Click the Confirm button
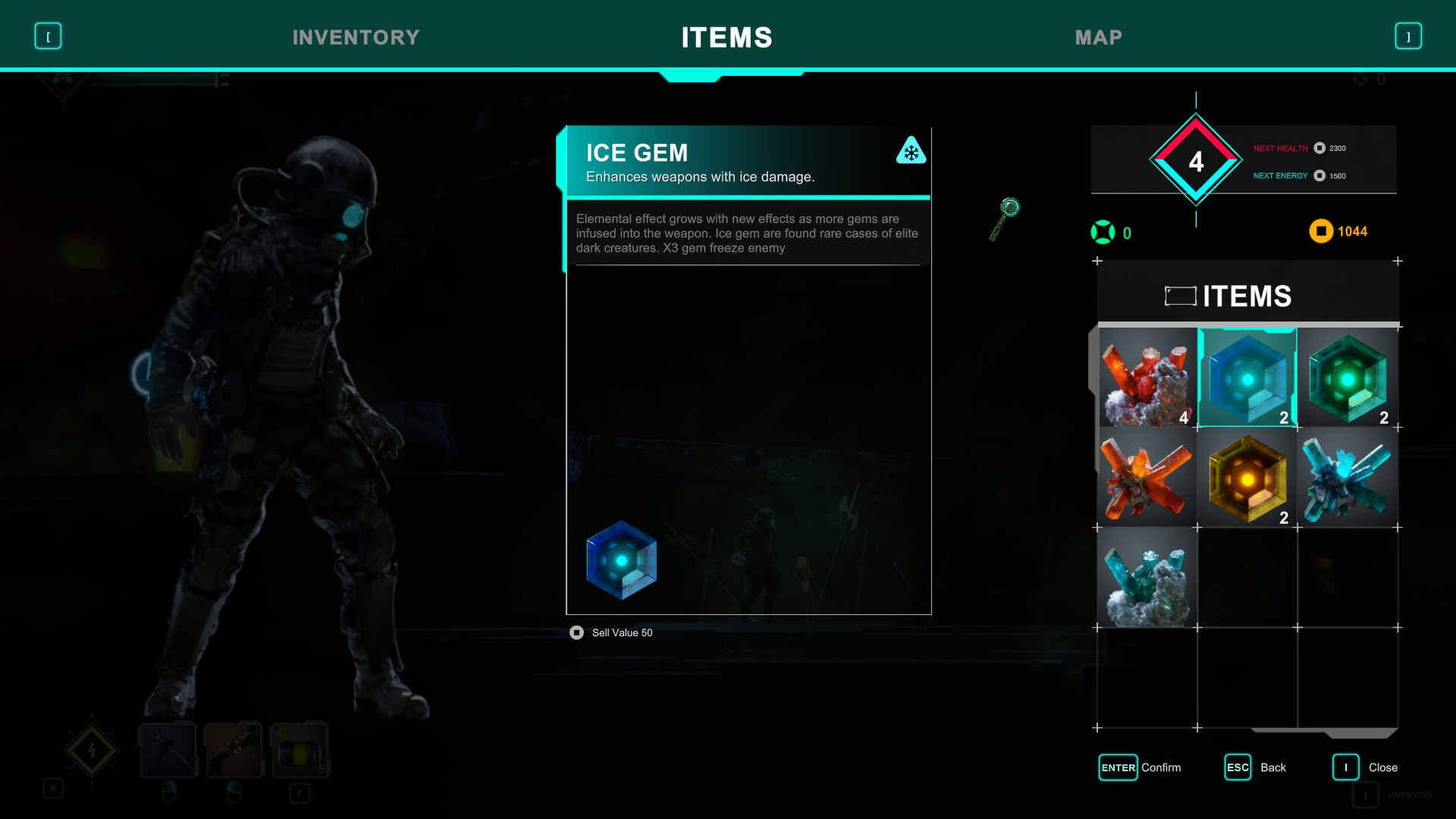This screenshot has width=1456, height=819. click(x=1139, y=767)
